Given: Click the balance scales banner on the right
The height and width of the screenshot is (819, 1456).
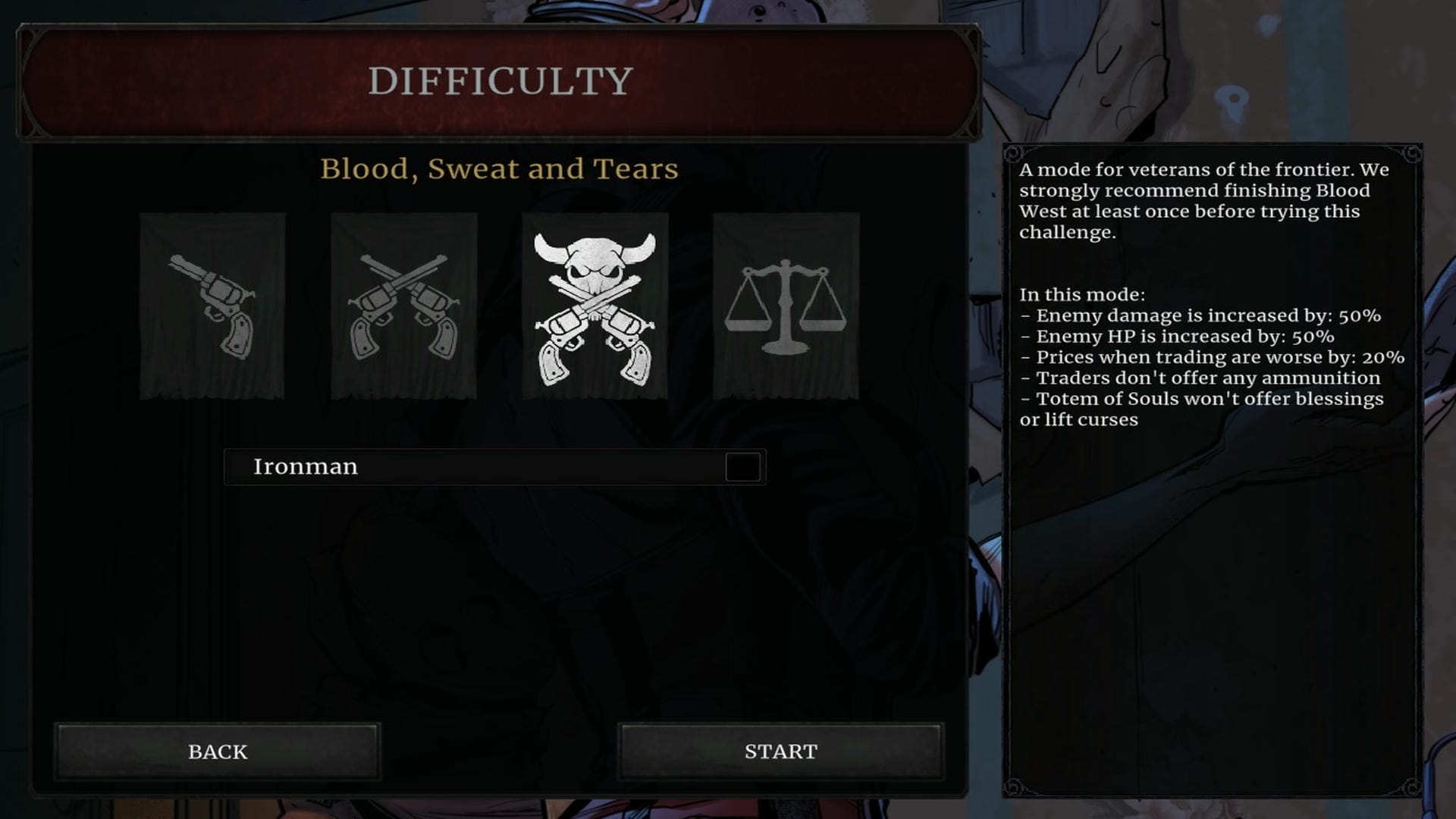Looking at the screenshot, I should [x=787, y=306].
